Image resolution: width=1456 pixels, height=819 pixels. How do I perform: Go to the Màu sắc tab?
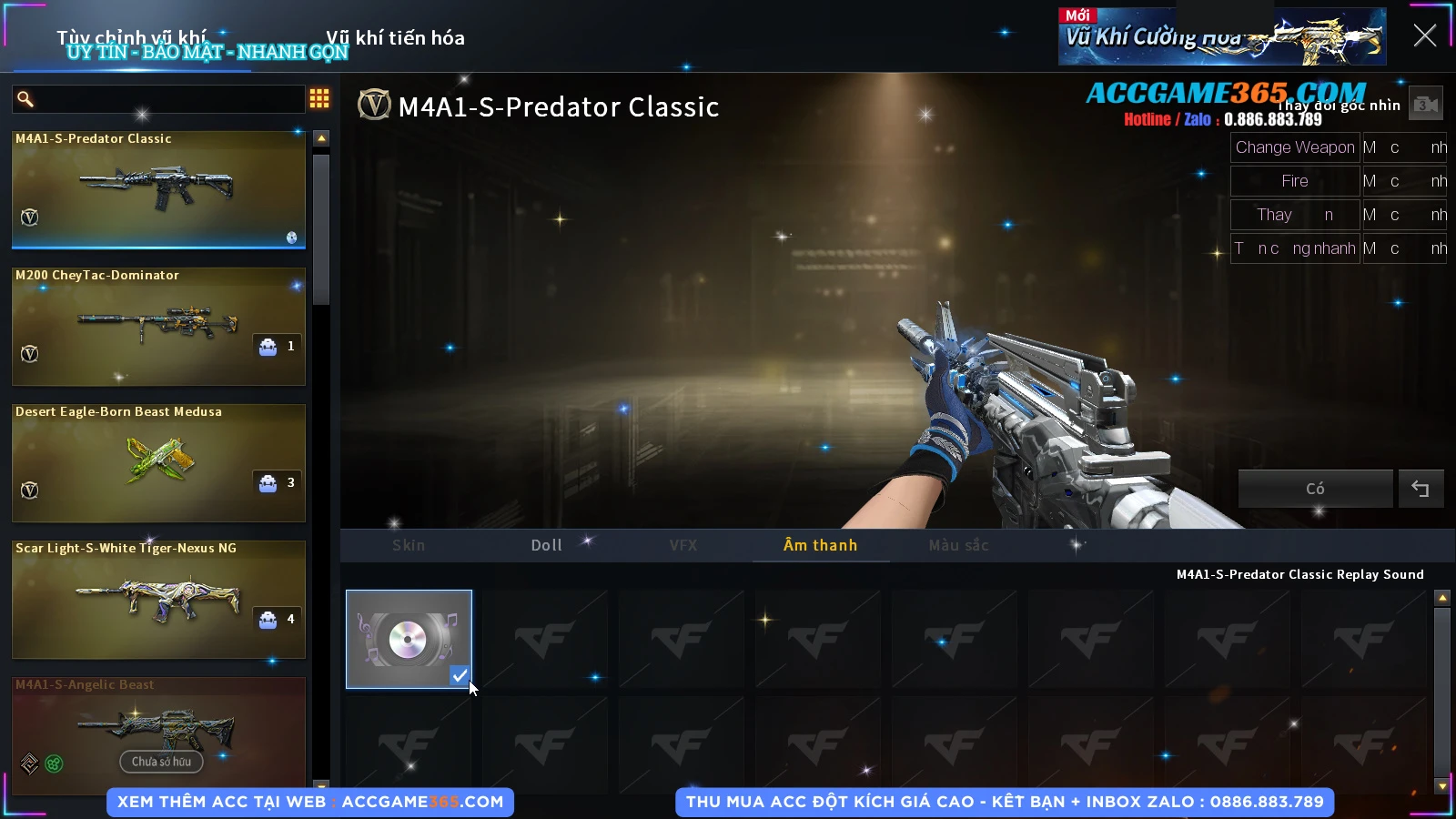(958, 545)
